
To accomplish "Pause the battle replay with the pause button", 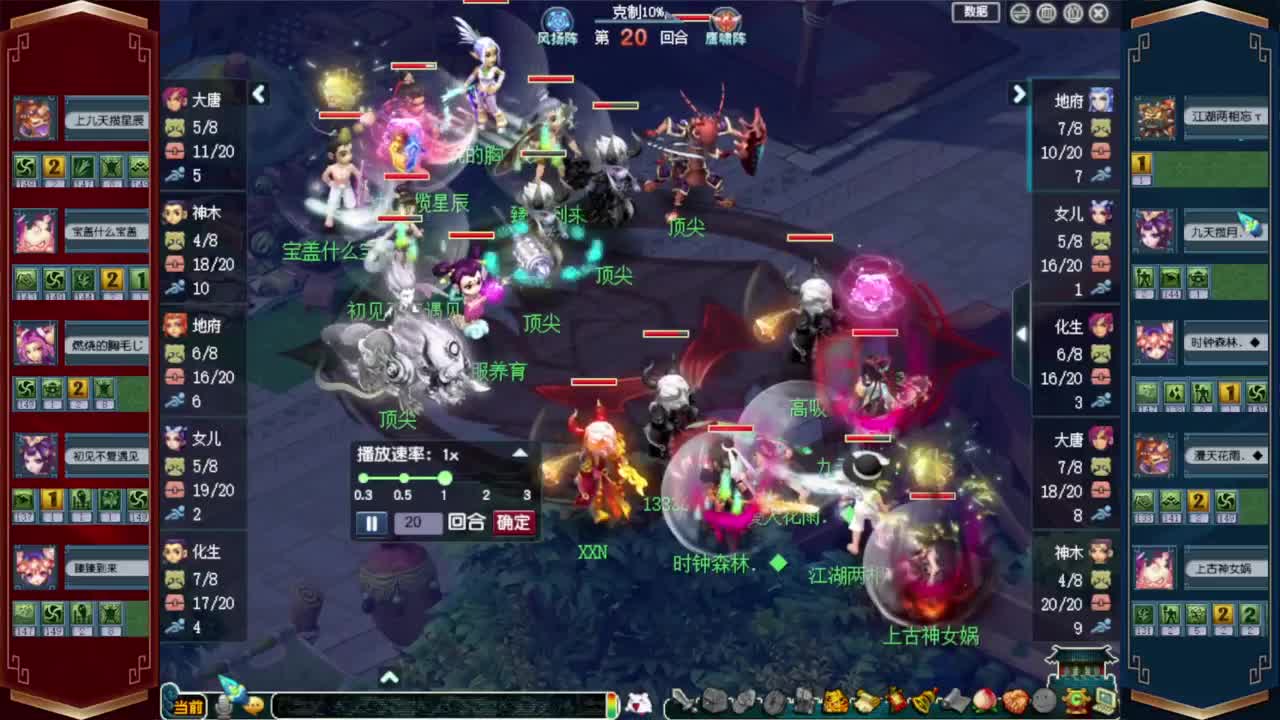I will click(371, 522).
